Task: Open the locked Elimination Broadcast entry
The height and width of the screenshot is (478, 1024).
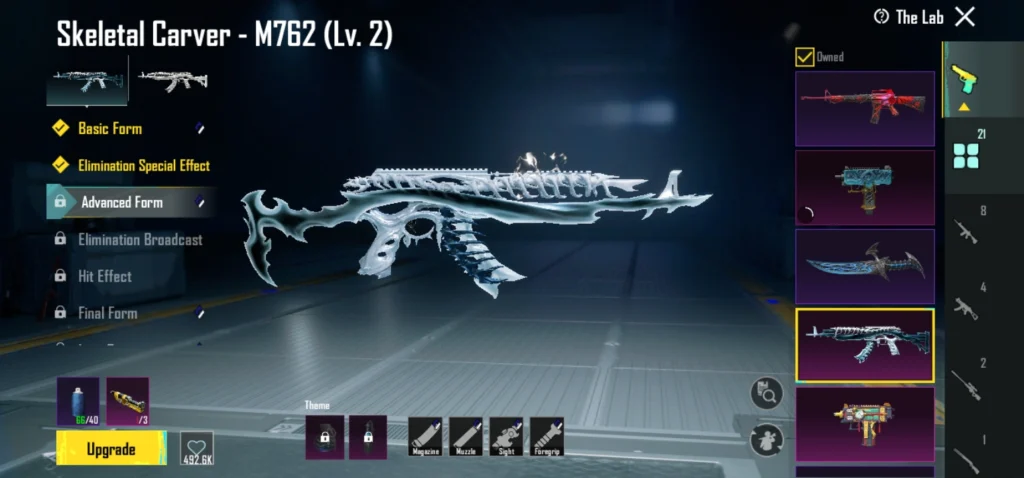Action: (140, 239)
